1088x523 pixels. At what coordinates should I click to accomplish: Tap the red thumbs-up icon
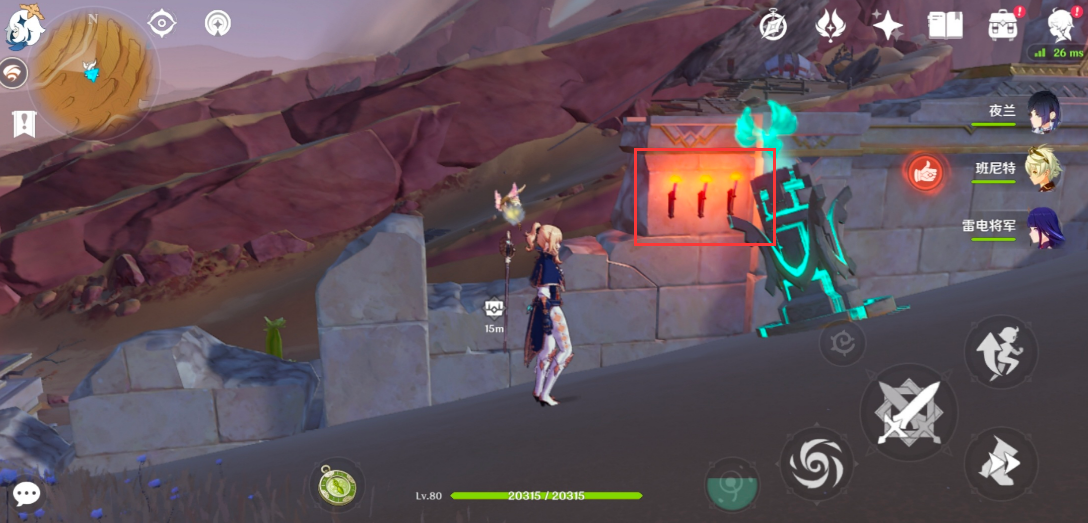[925, 172]
